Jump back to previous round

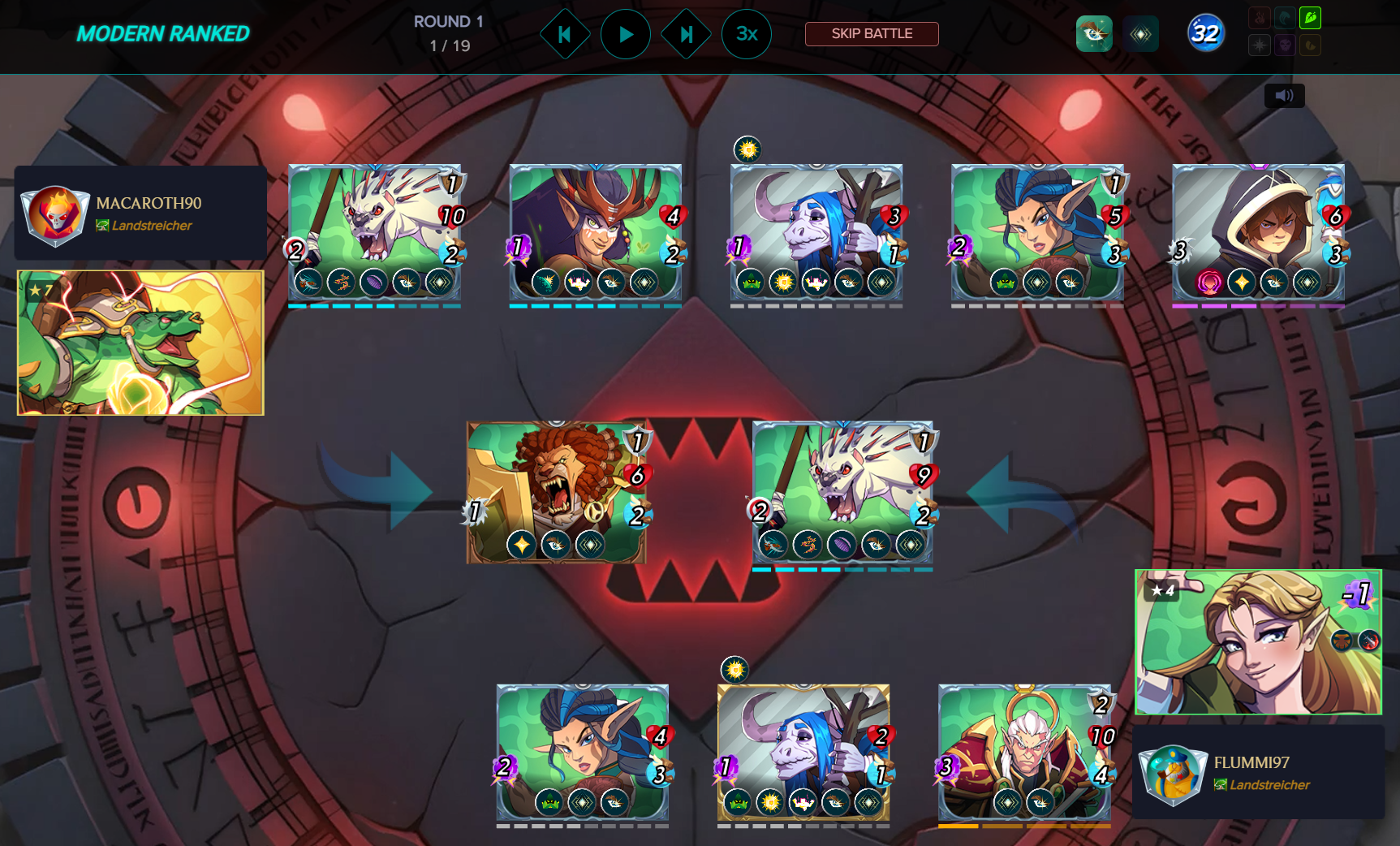[565, 34]
